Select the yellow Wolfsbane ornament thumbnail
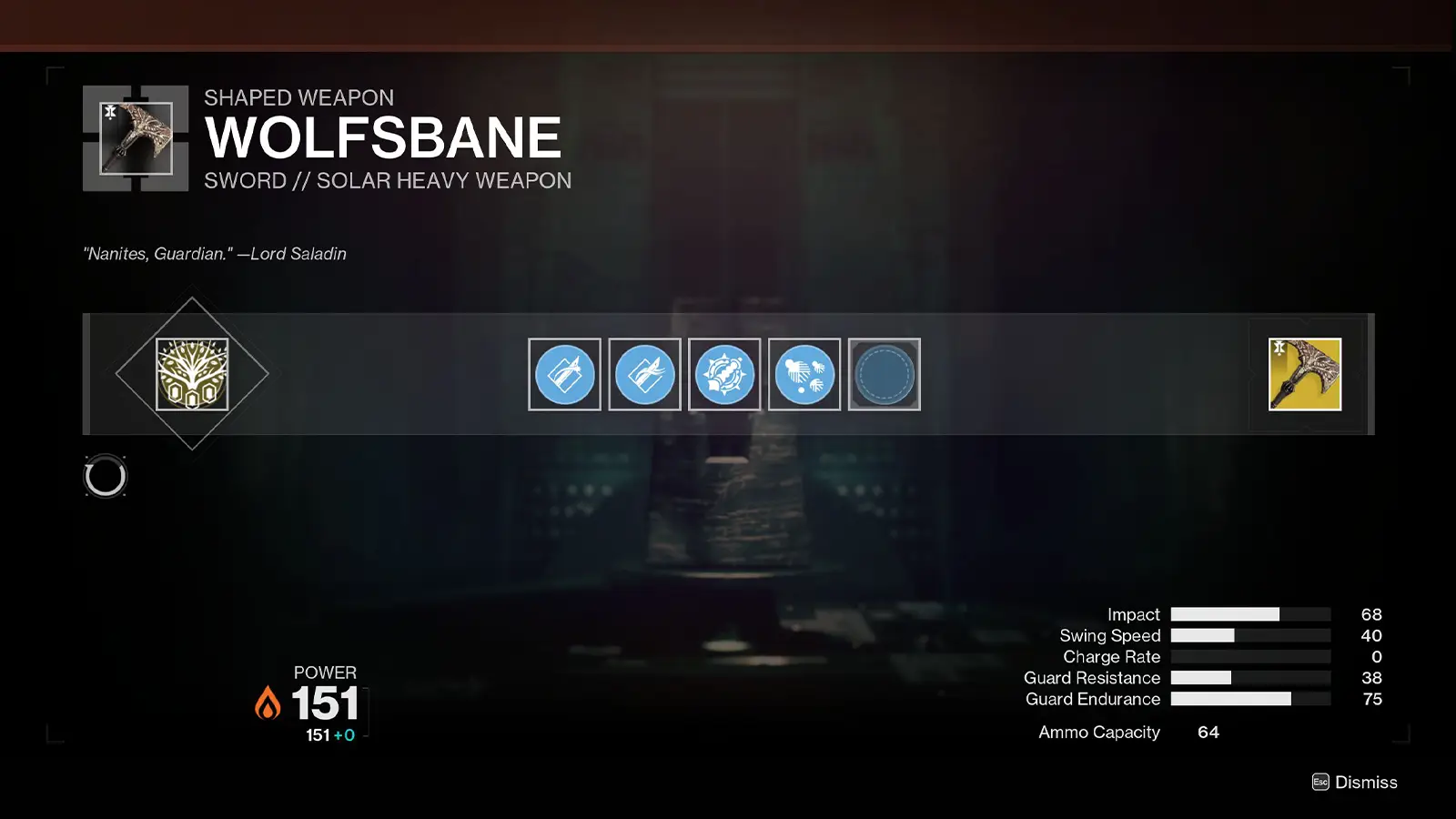This screenshot has width=1456, height=819. (1303, 373)
